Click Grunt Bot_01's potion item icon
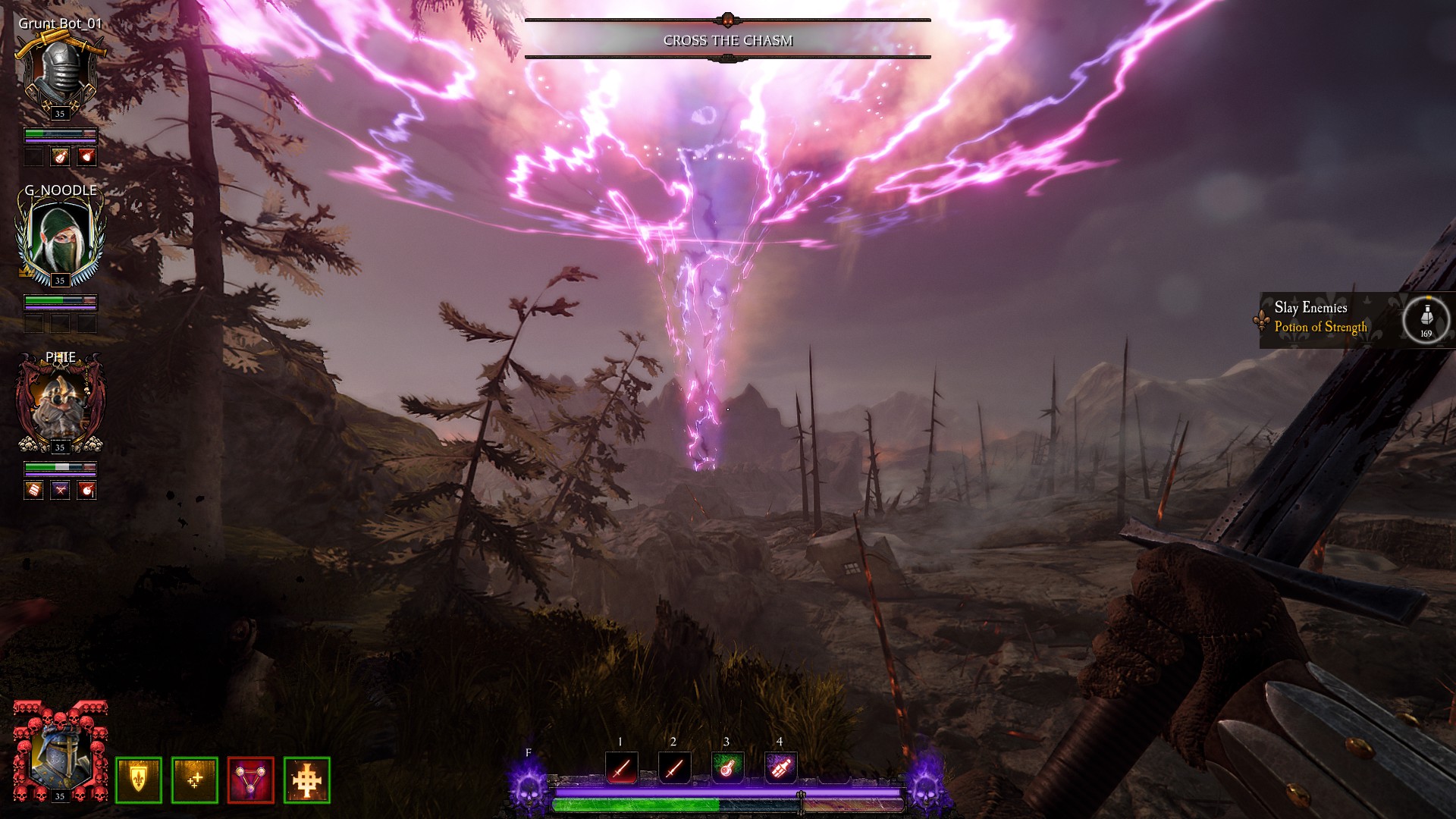Viewport: 1456px width, 819px height. click(60, 156)
